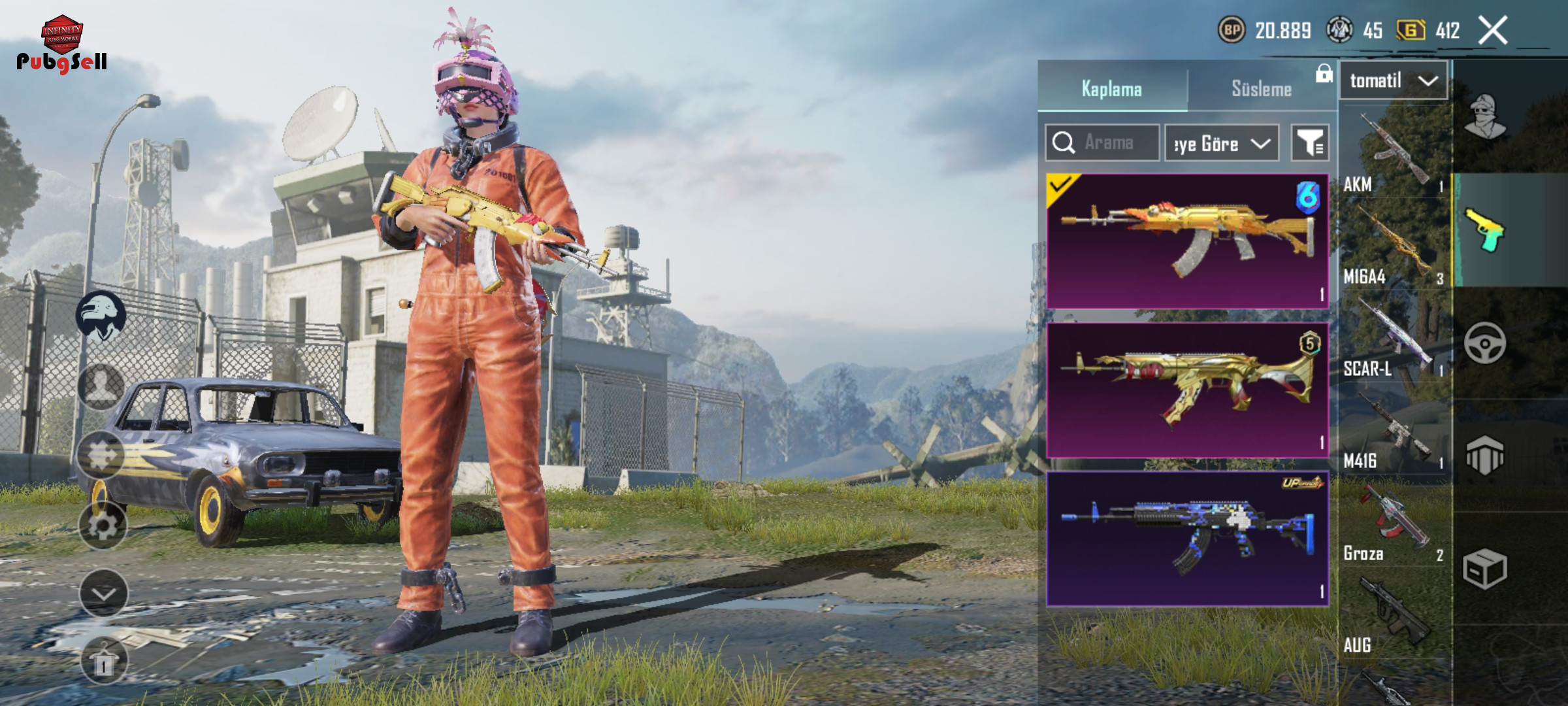Image resolution: width=1568 pixels, height=706 pixels.
Task: Choose the level 5 gold AKM skin
Action: [1187, 390]
